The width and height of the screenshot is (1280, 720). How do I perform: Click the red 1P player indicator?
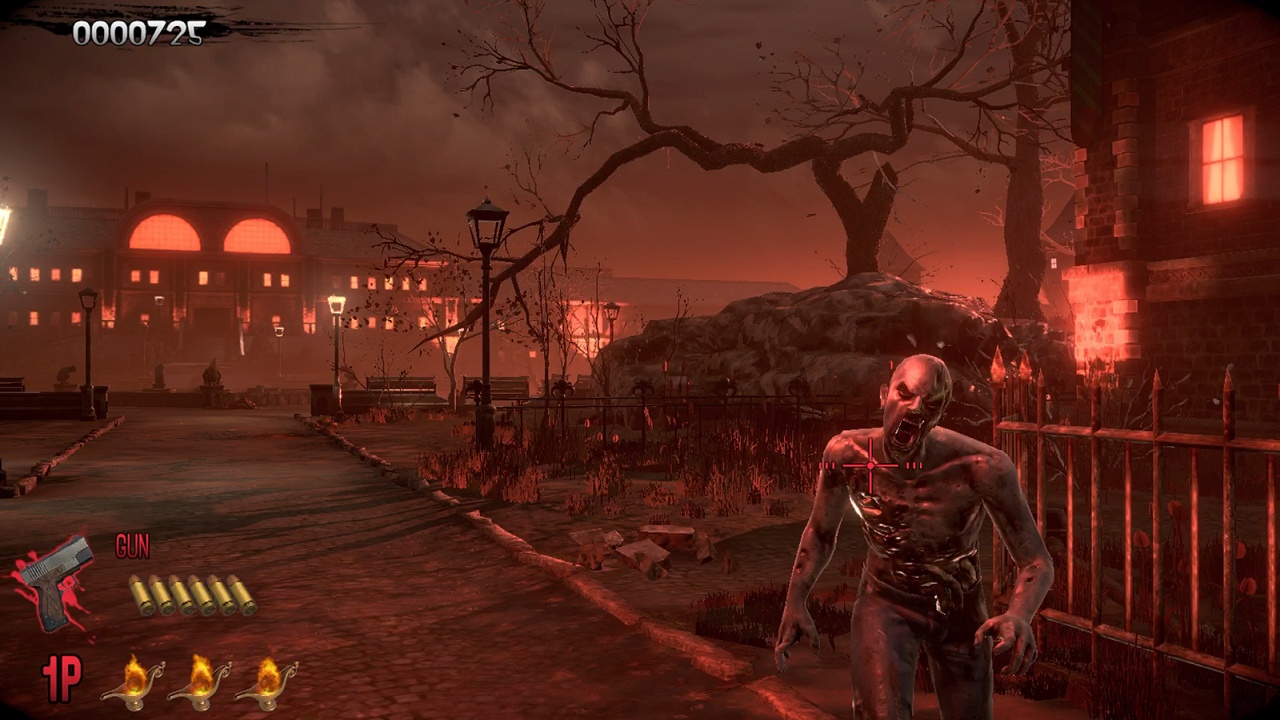coord(60,680)
